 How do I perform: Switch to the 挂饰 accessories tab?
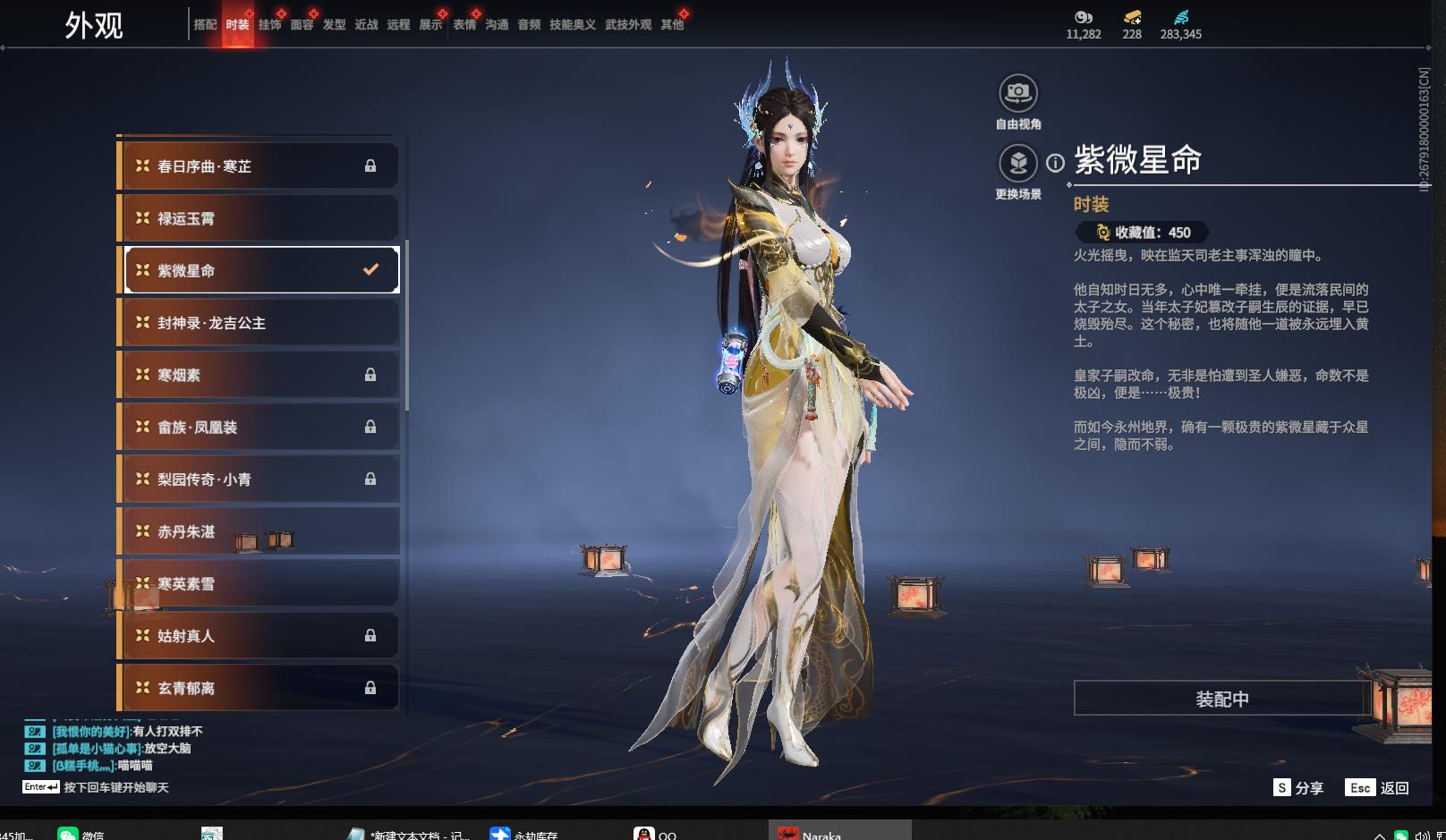(x=269, y=25)
